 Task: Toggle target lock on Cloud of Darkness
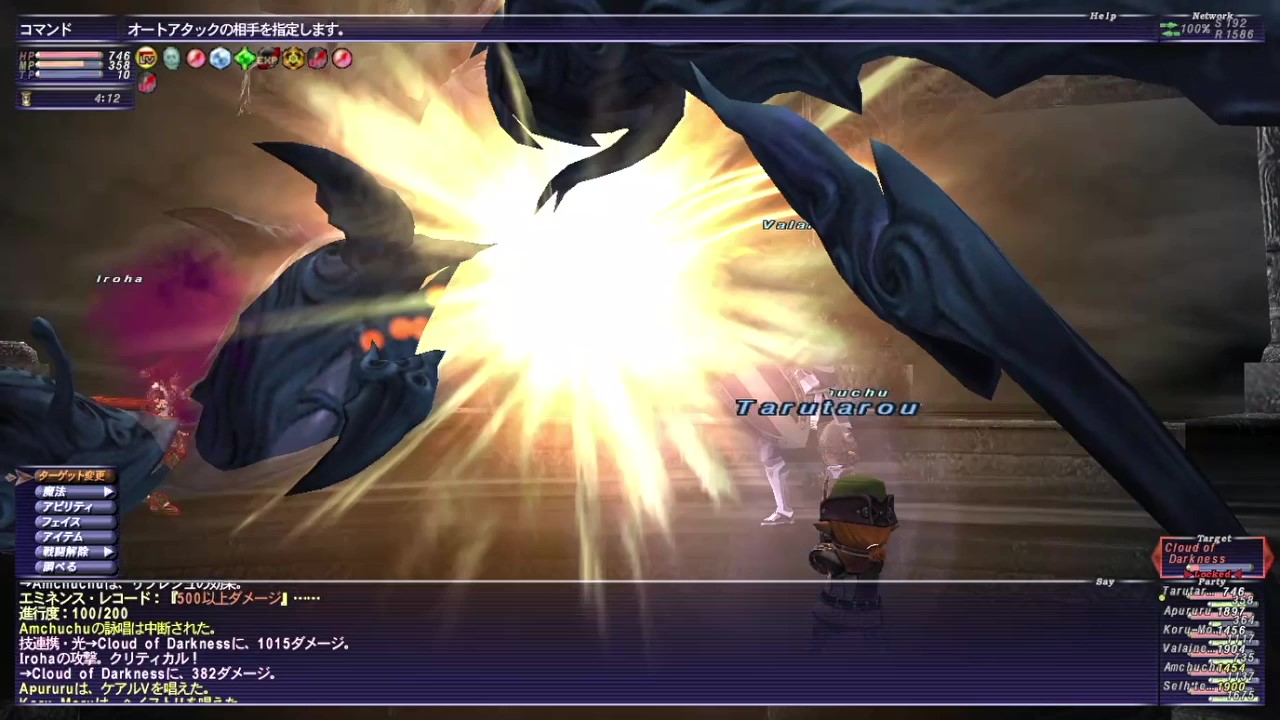pos(1213,575)
